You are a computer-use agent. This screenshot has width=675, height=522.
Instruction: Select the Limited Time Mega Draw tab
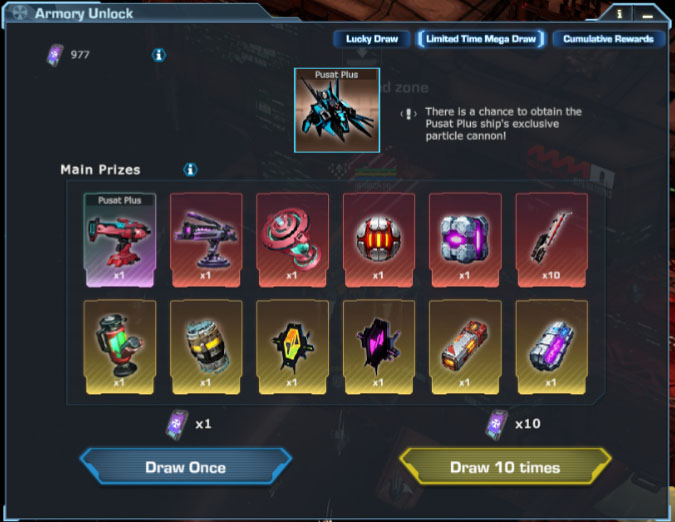click(x=479, y=39)
